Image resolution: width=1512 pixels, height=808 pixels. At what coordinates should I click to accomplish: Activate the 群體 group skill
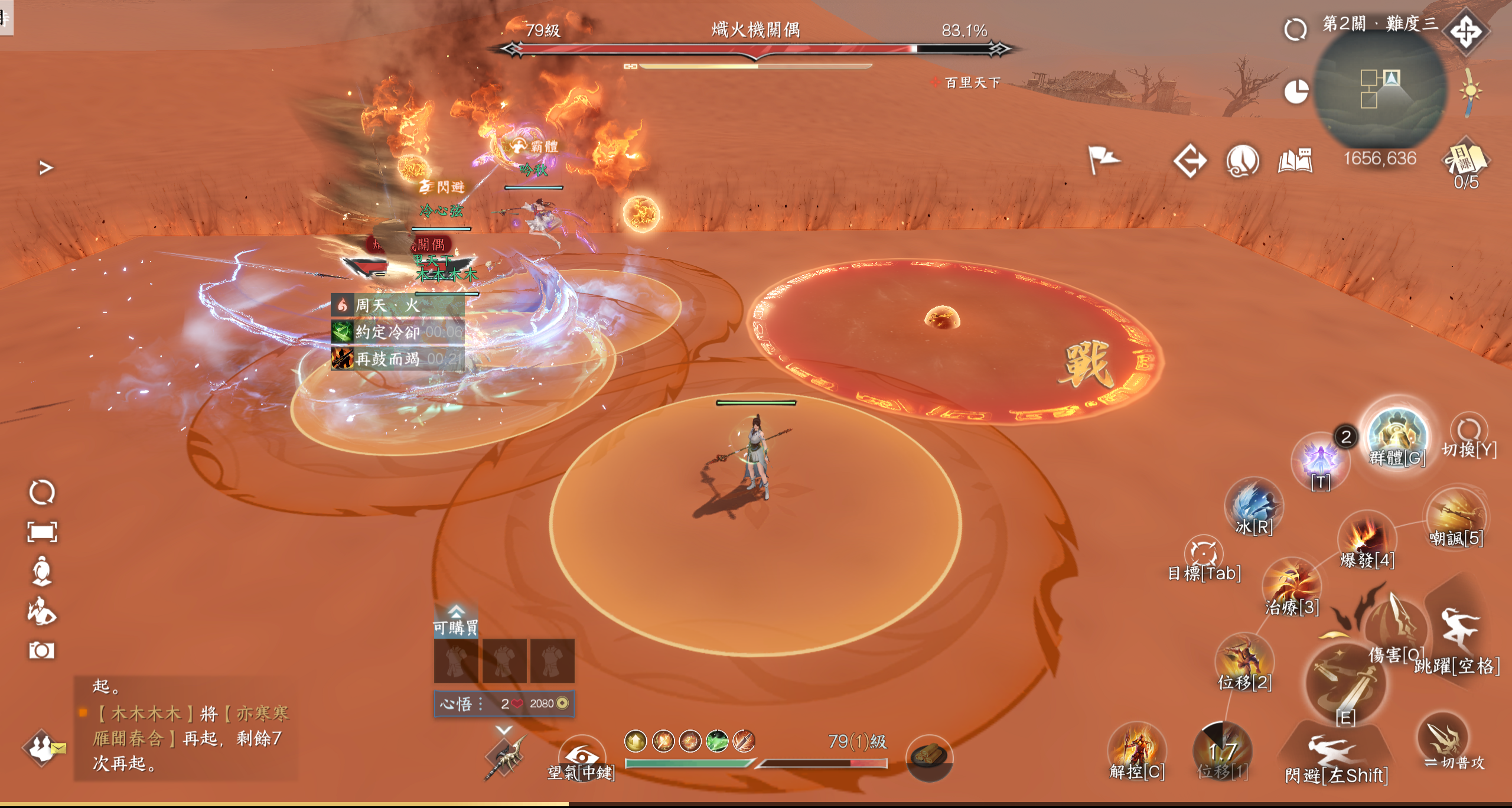(1397, 436)
